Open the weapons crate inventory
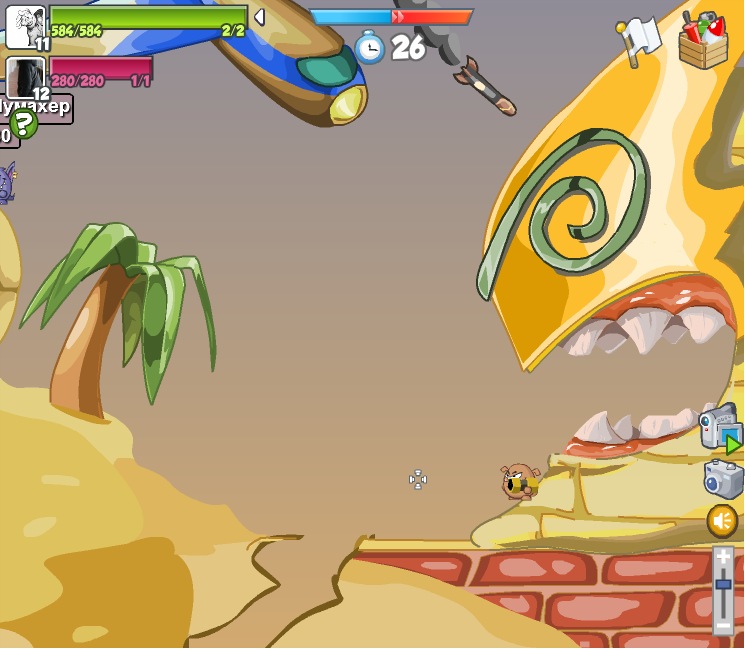This screenshot has height=650, width=745. point(703,41)
